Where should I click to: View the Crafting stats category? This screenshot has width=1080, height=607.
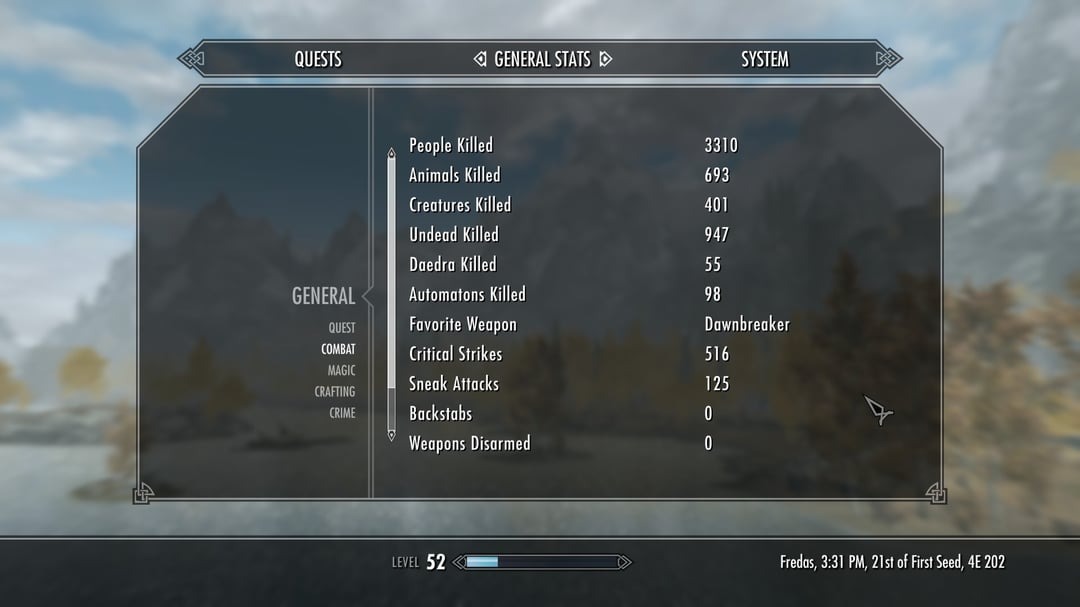point(335,392)
